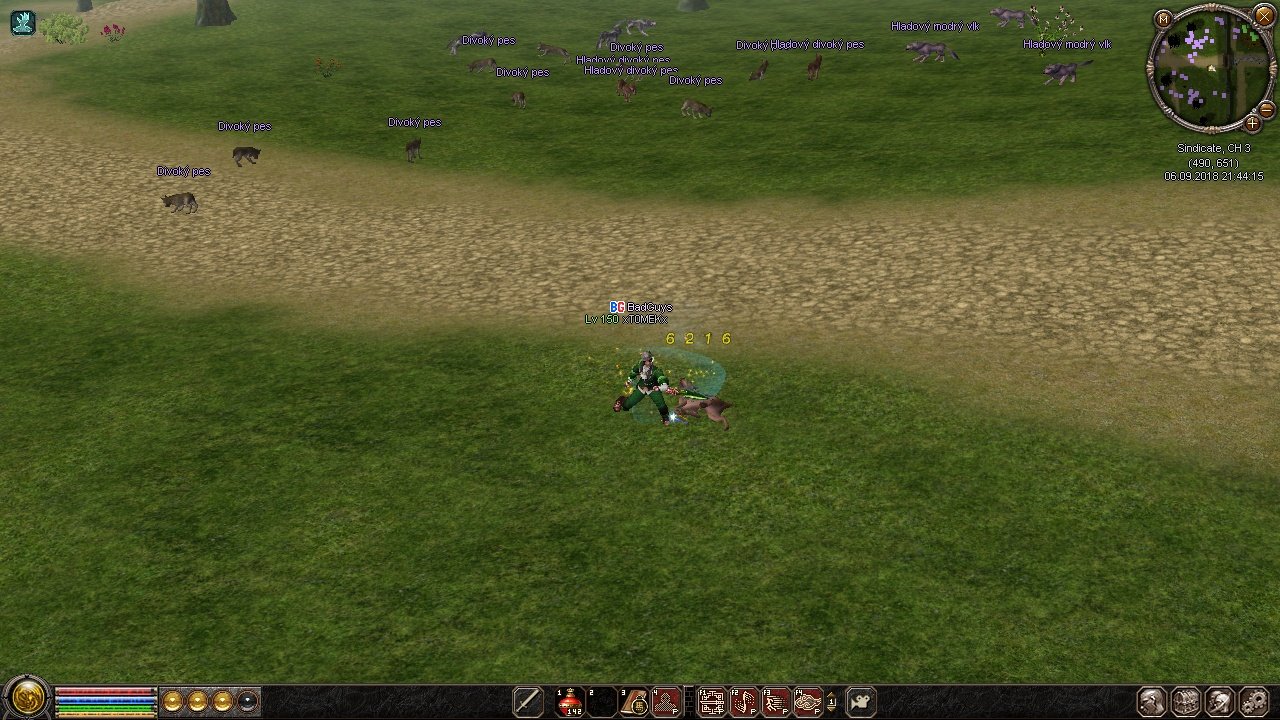This screenshot has width=1280, height=720.
Task: Activate the skill in quickslot 4
Action: tap(667, 702)
